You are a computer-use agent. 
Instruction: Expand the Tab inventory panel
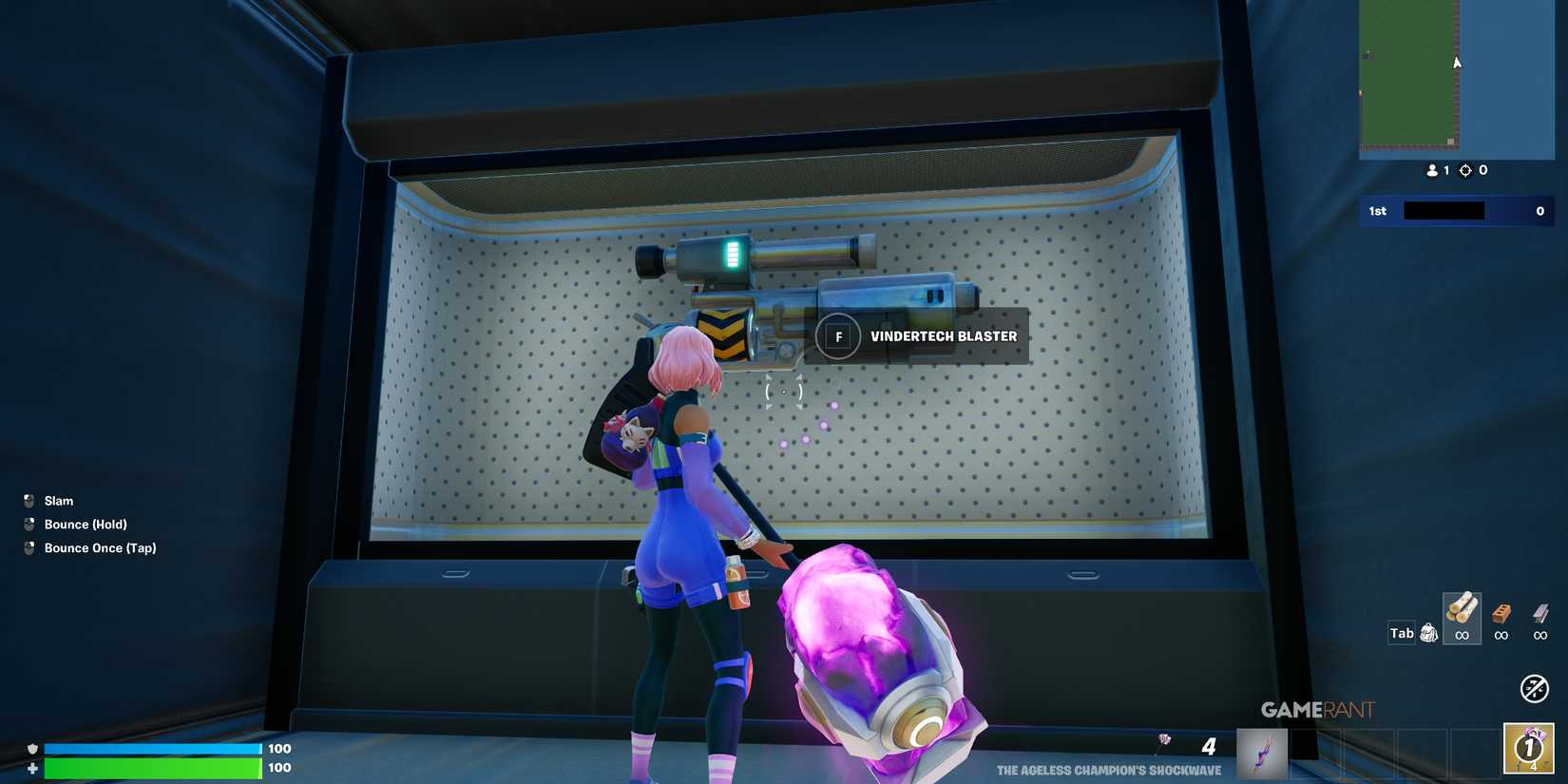1401,632
